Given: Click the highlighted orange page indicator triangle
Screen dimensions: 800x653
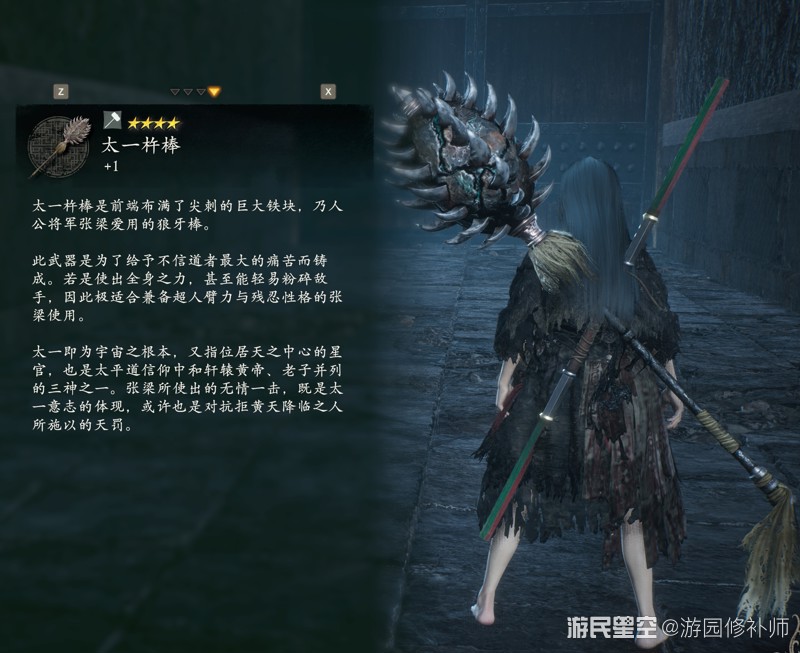Looking at the screenshot, I should coord(214,92).
